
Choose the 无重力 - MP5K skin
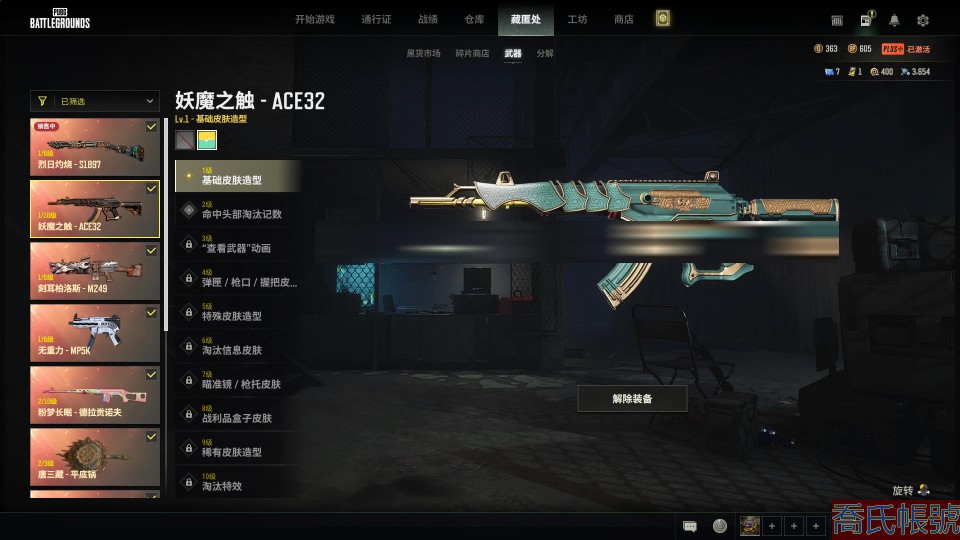[x=95, y=333]
